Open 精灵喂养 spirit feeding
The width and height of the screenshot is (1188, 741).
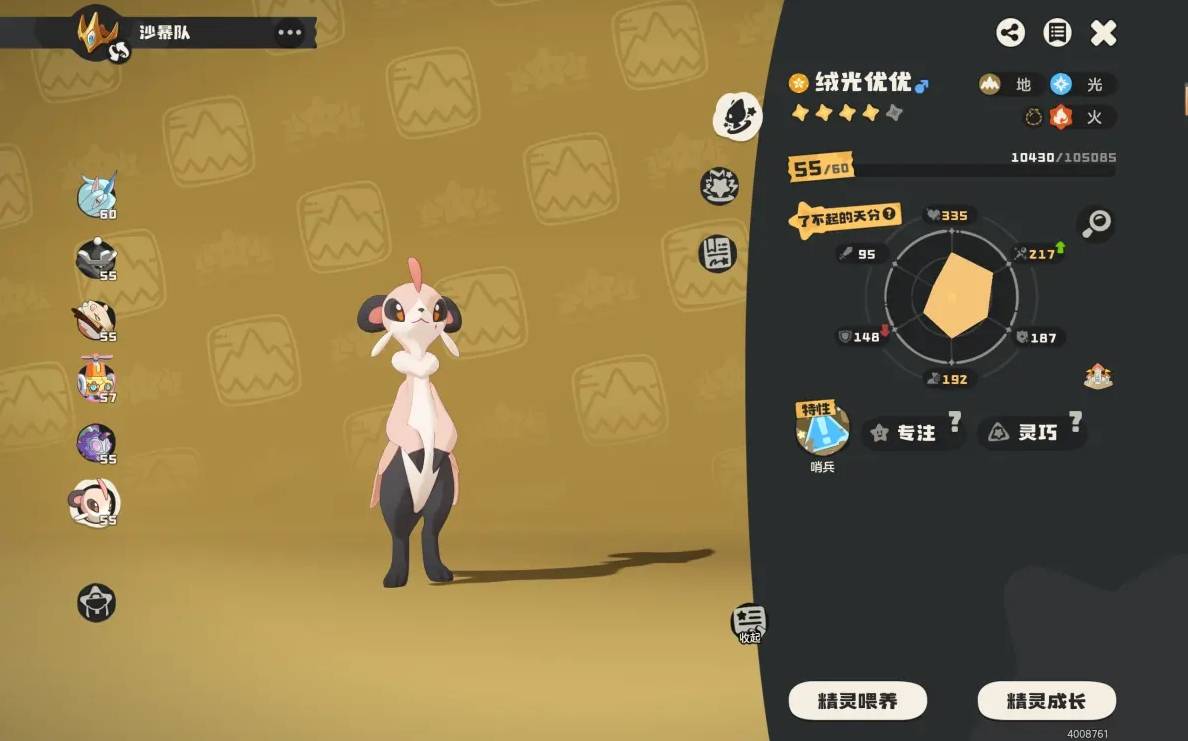point(857,701)
